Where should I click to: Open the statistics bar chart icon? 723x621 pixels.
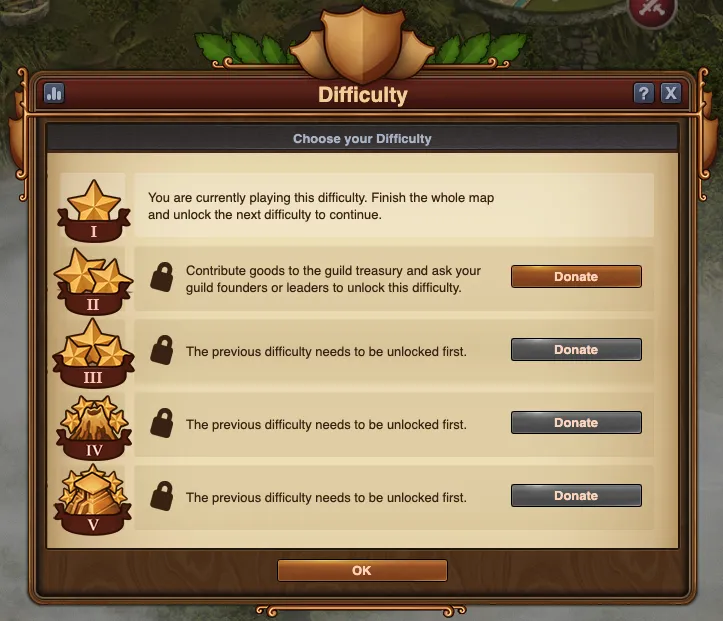click(54, 93)
